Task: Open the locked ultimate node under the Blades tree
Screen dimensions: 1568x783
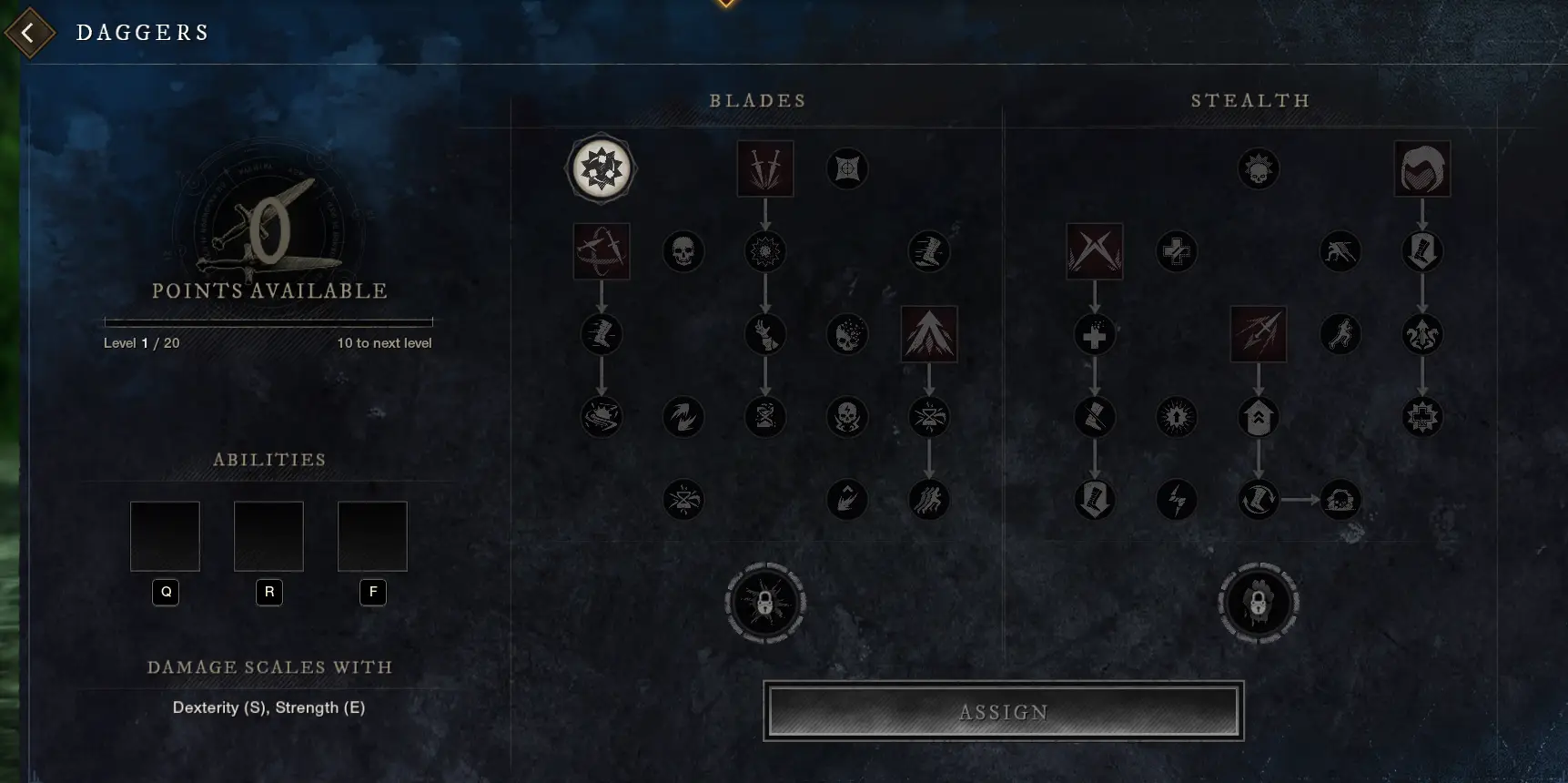Action: (x=765, y=604)
